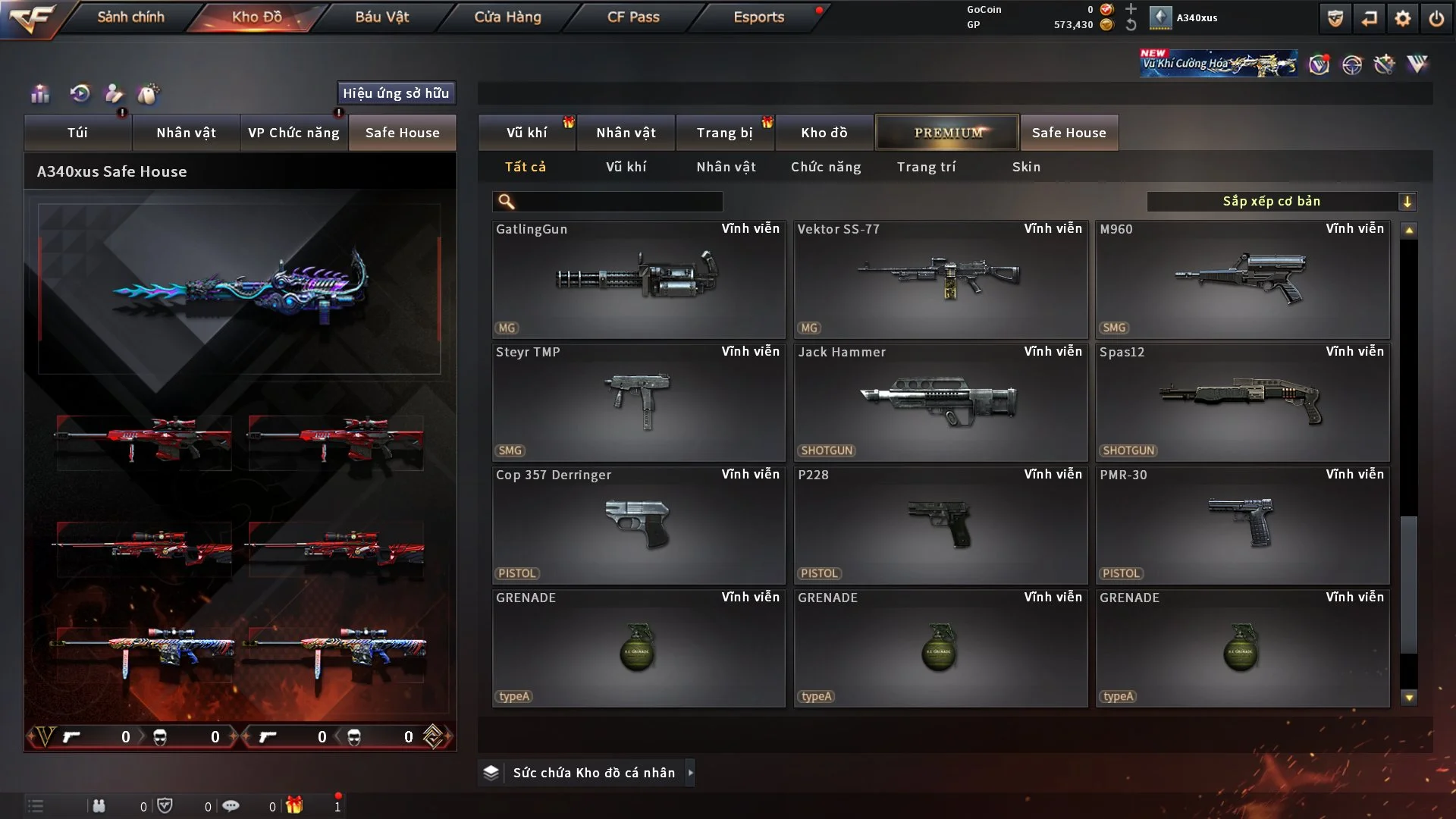
Task: Switch to the Trang bị equipment tab
Action: coord(724,133)
